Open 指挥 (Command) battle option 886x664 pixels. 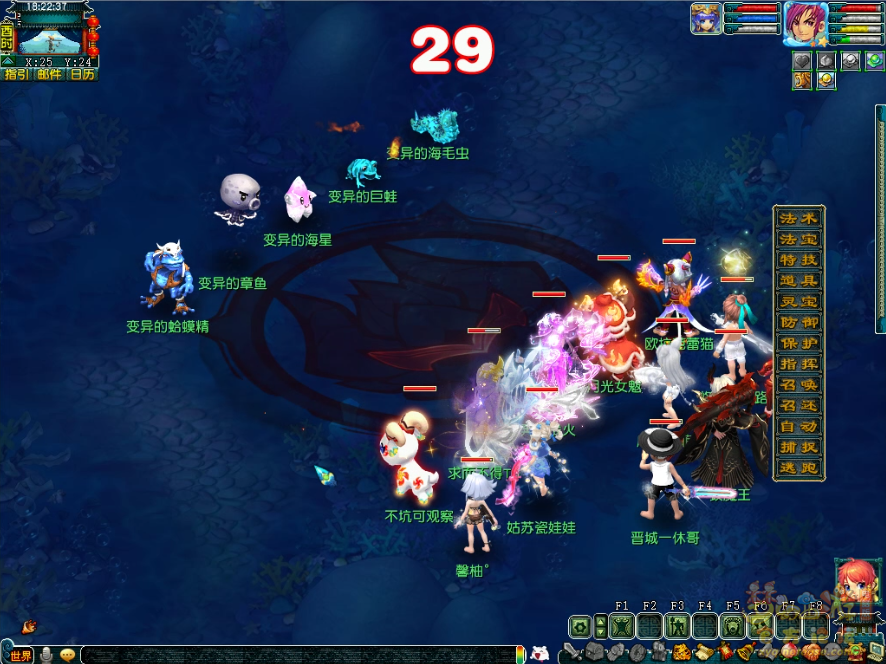click(798, 364)
